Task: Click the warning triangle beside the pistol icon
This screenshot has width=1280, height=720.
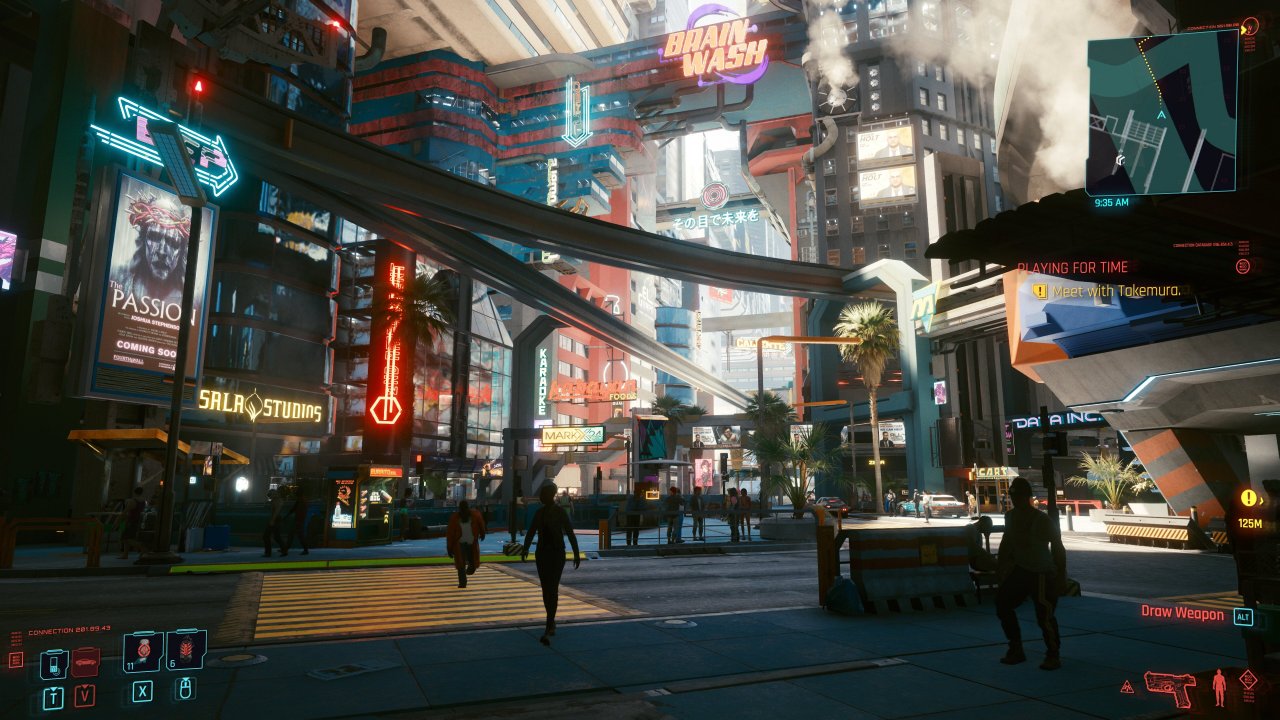Action: [x=1127, y=687]
